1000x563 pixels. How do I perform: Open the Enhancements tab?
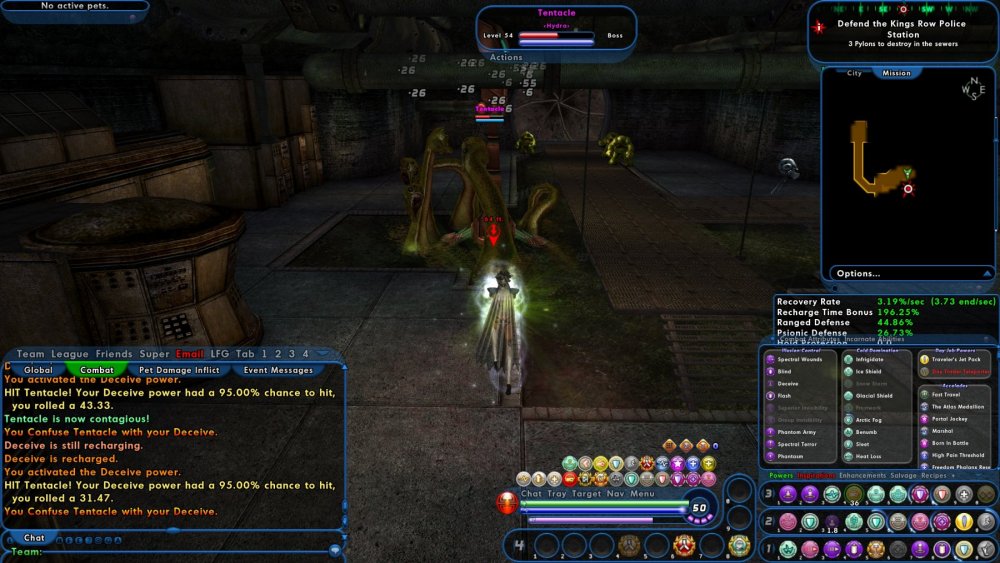tap(861, 476)
